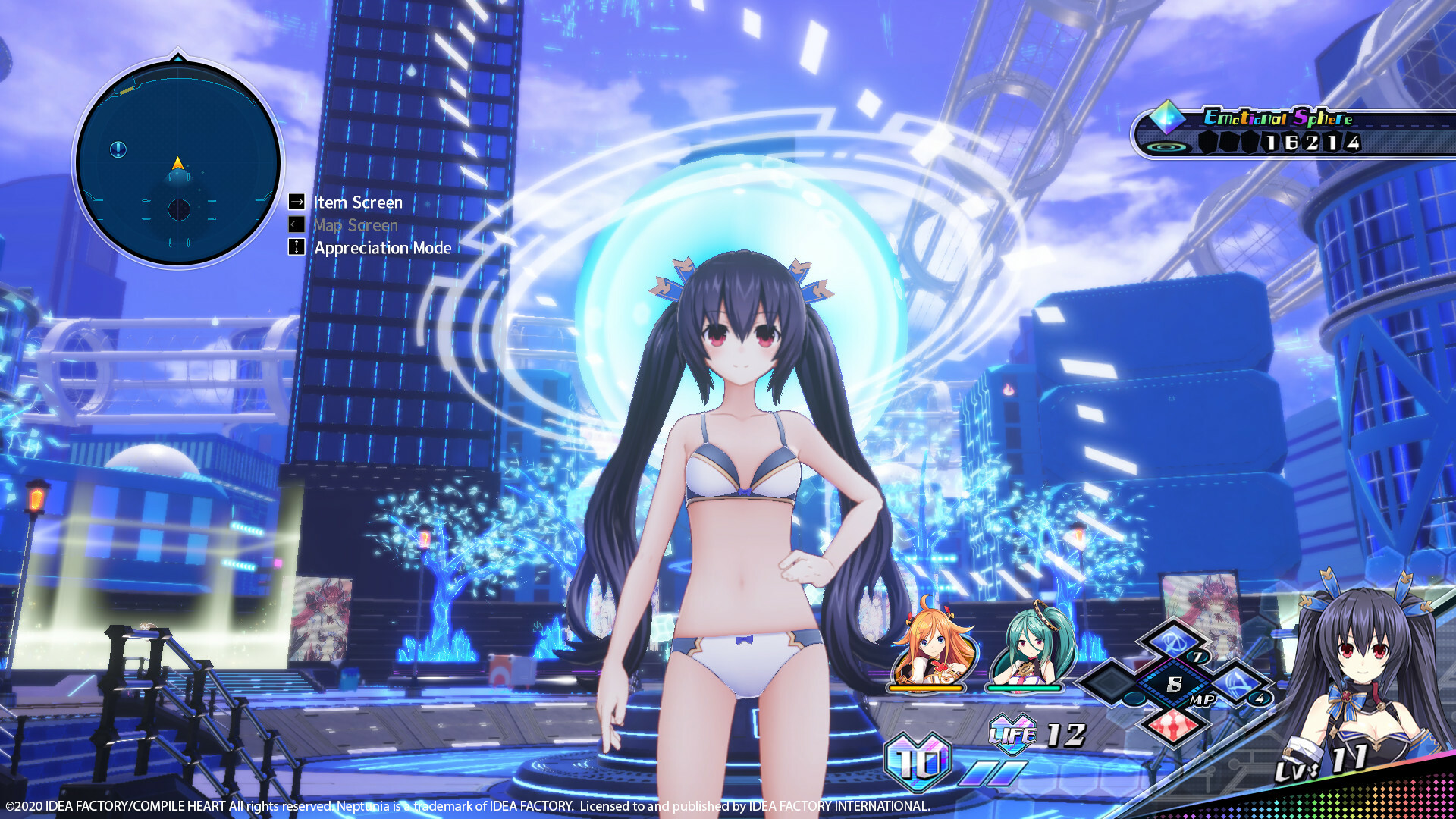Select the blue skill icon showing cost 4

(x=1238, y=683)
